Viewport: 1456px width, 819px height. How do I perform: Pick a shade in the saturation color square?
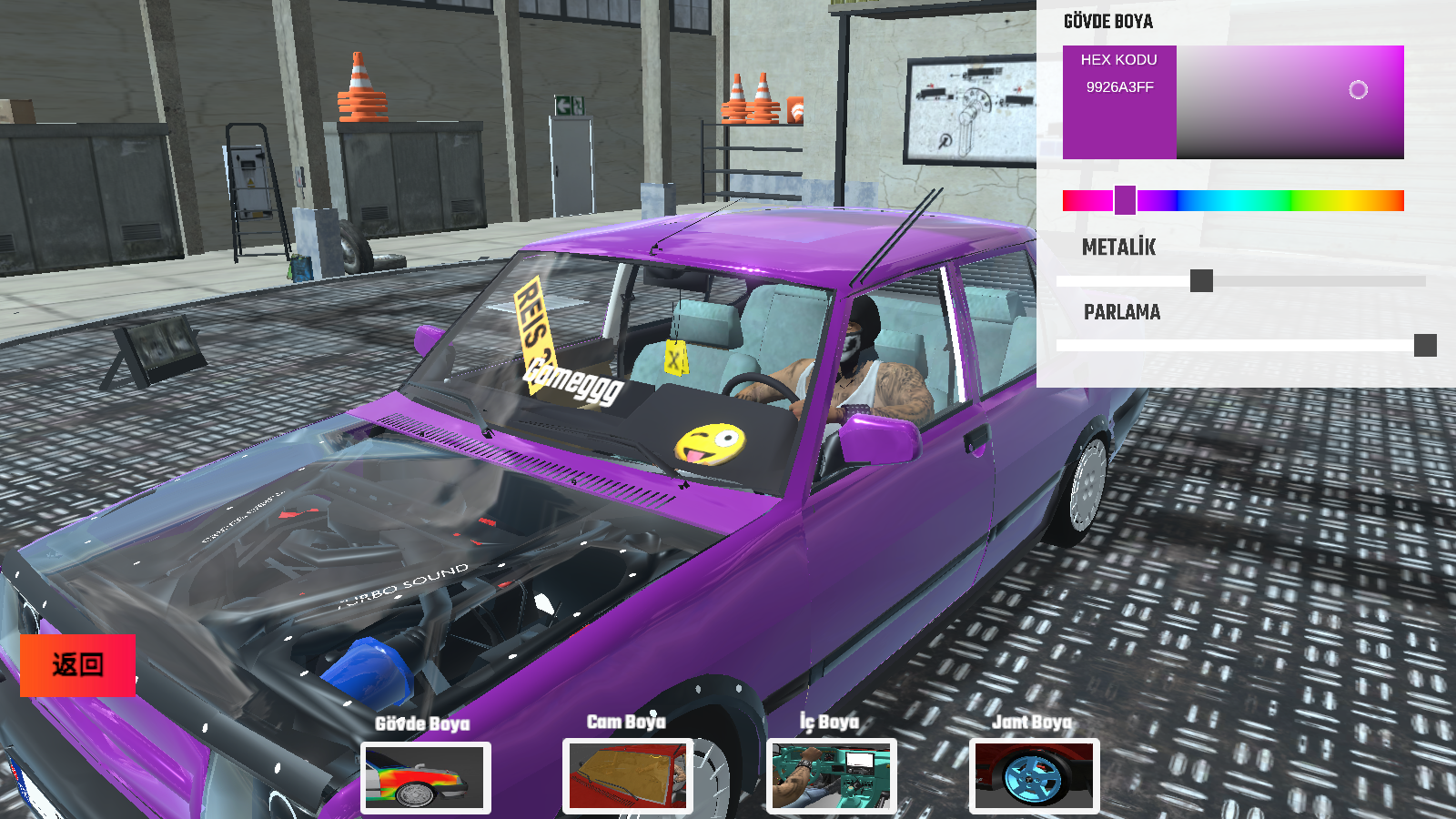1289,102
